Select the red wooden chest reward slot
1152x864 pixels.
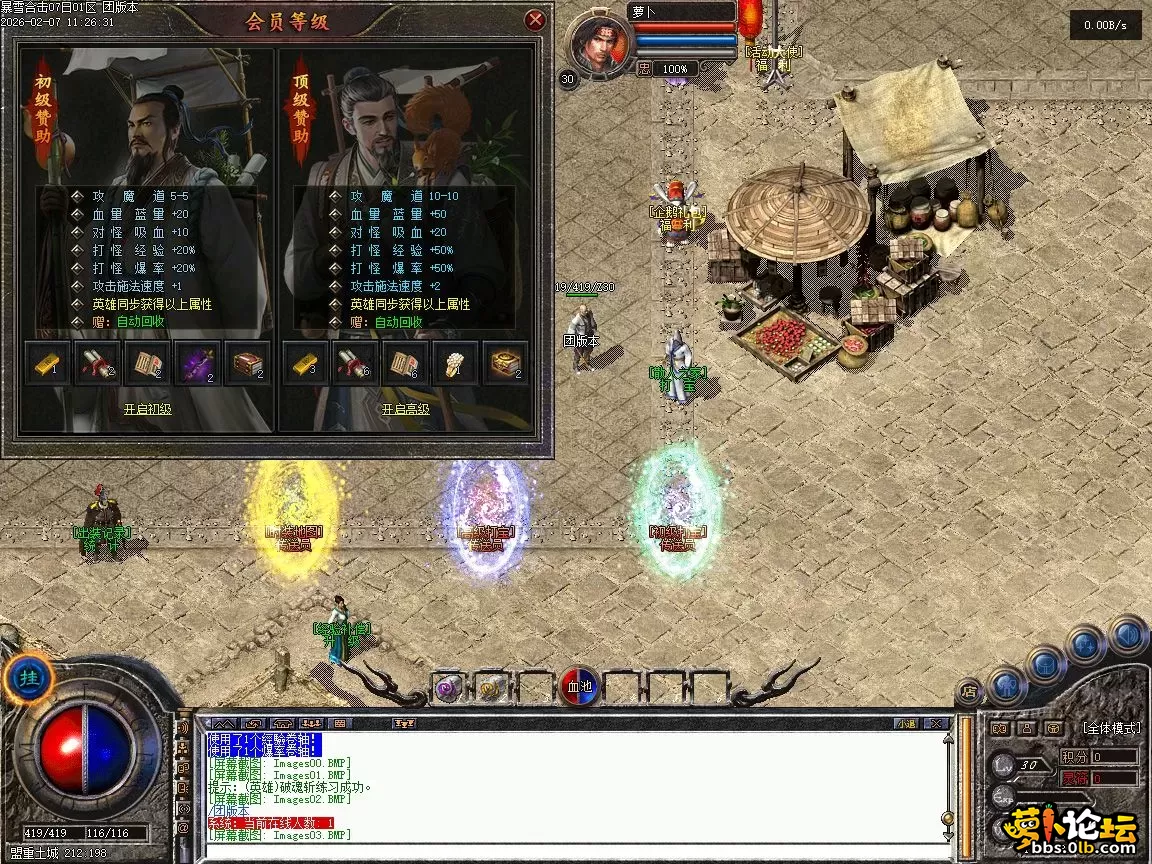tap(248, 364)
